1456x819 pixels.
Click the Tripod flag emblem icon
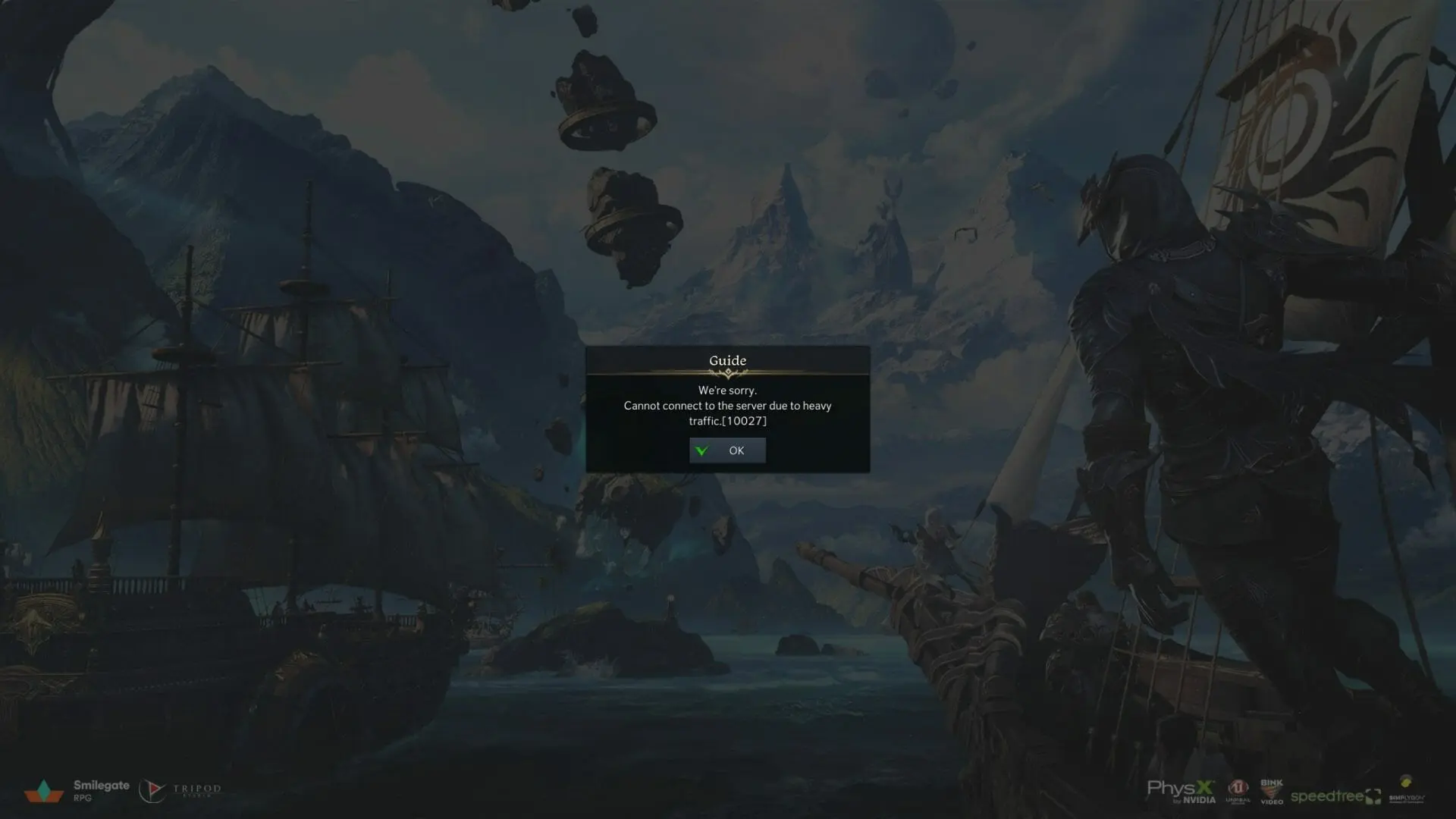click(154, 790)
